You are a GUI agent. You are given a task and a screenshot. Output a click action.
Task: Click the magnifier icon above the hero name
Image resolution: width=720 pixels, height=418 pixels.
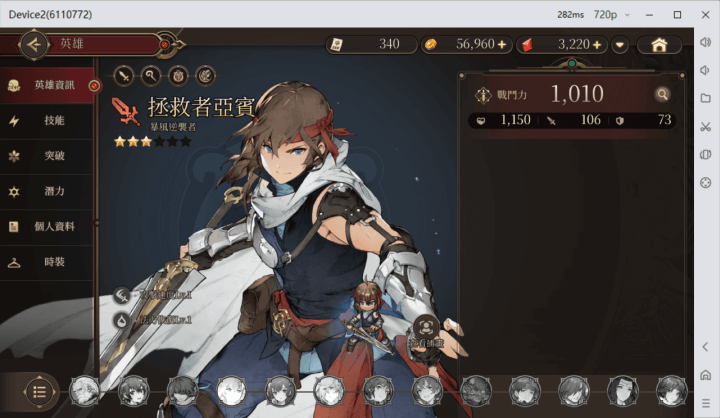152,74
